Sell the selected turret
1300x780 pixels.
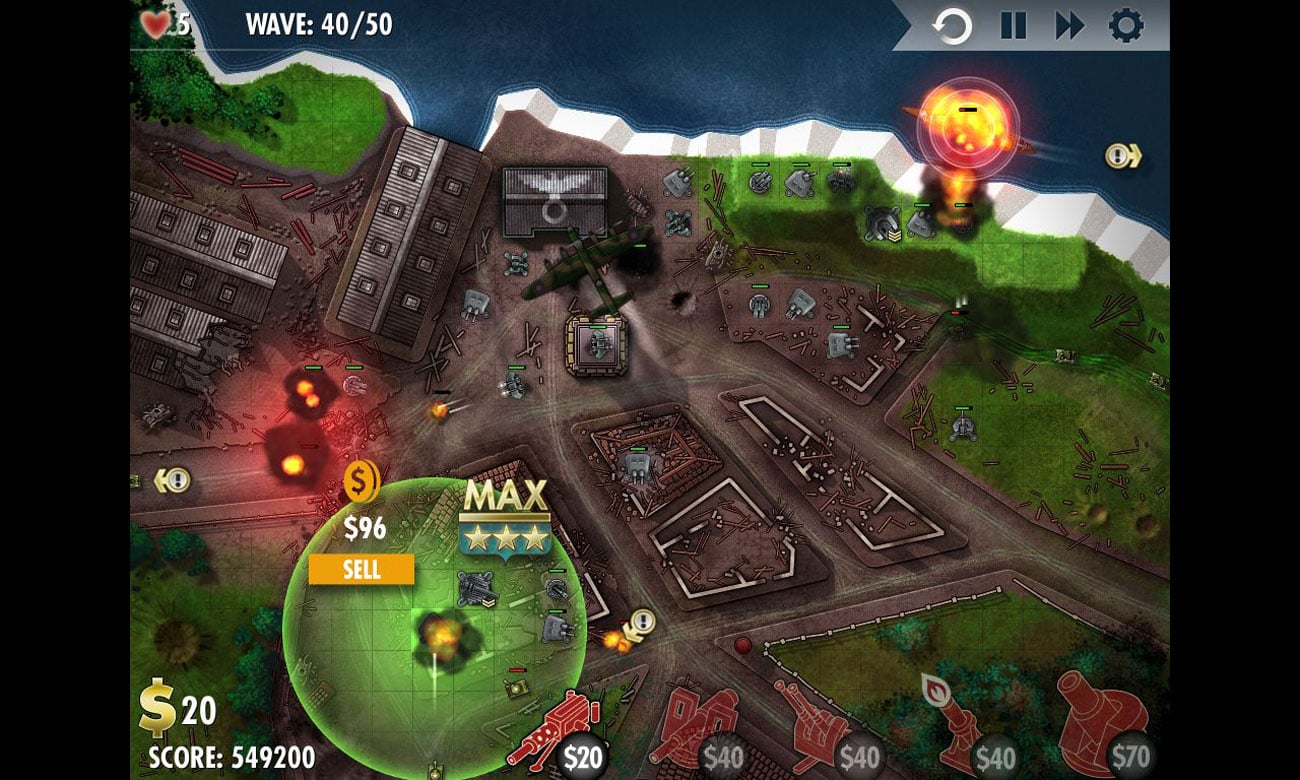[361, 570]
